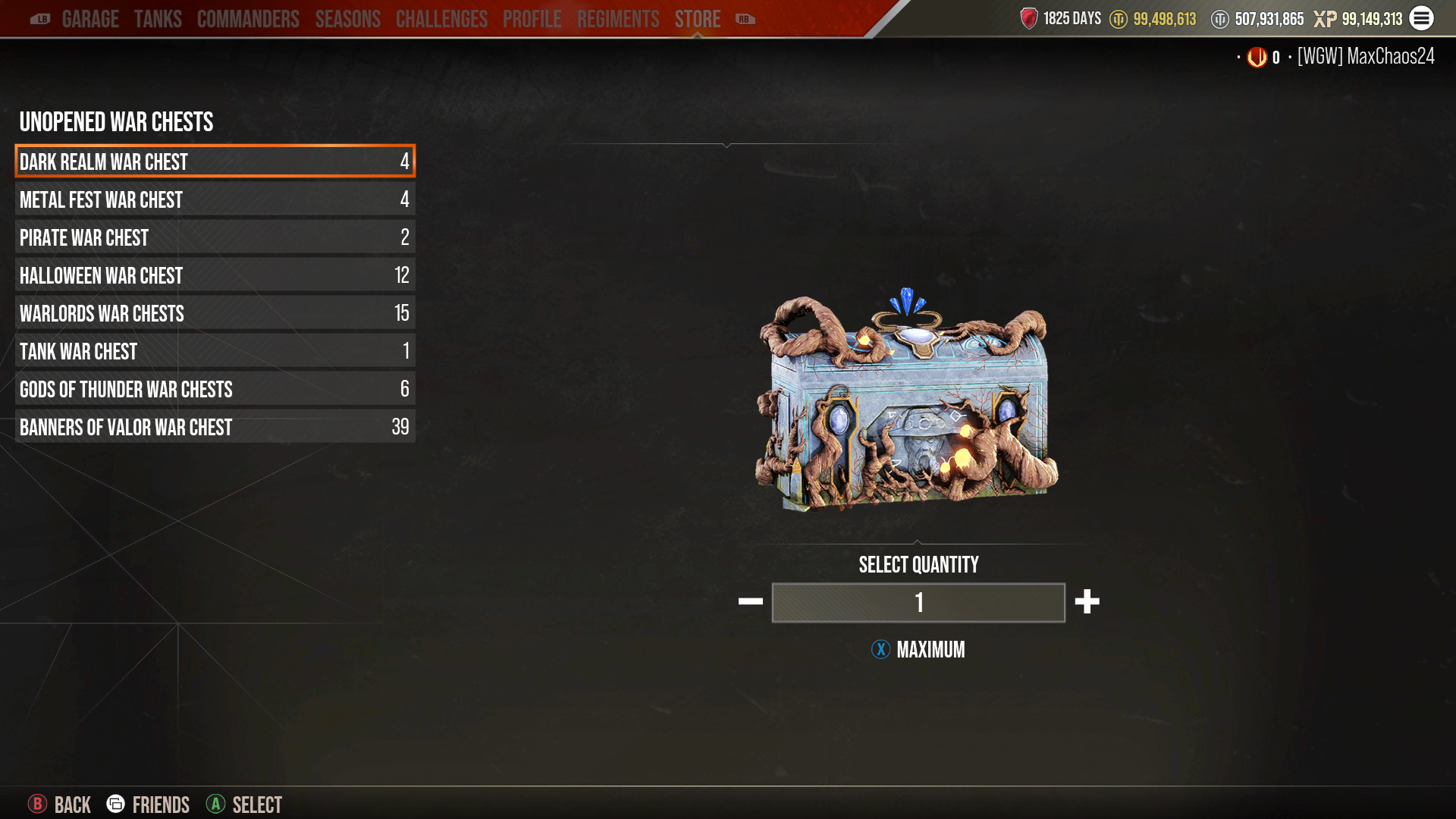The image size is (1456, 819).
Task: Click the controller icon next to Friends
Action: click(115, 805)
